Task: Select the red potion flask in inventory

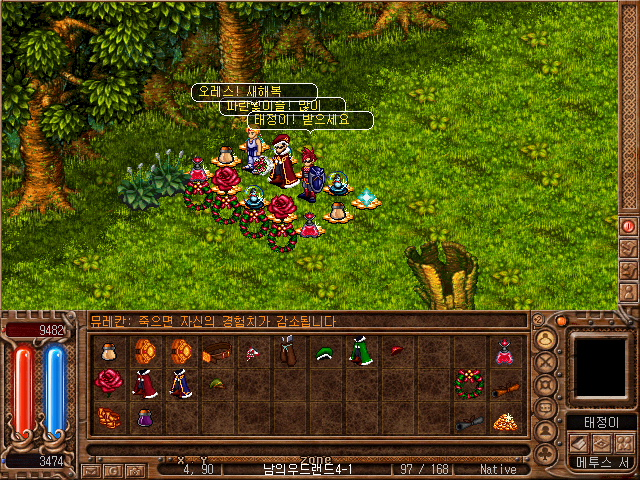Action: 503,352
